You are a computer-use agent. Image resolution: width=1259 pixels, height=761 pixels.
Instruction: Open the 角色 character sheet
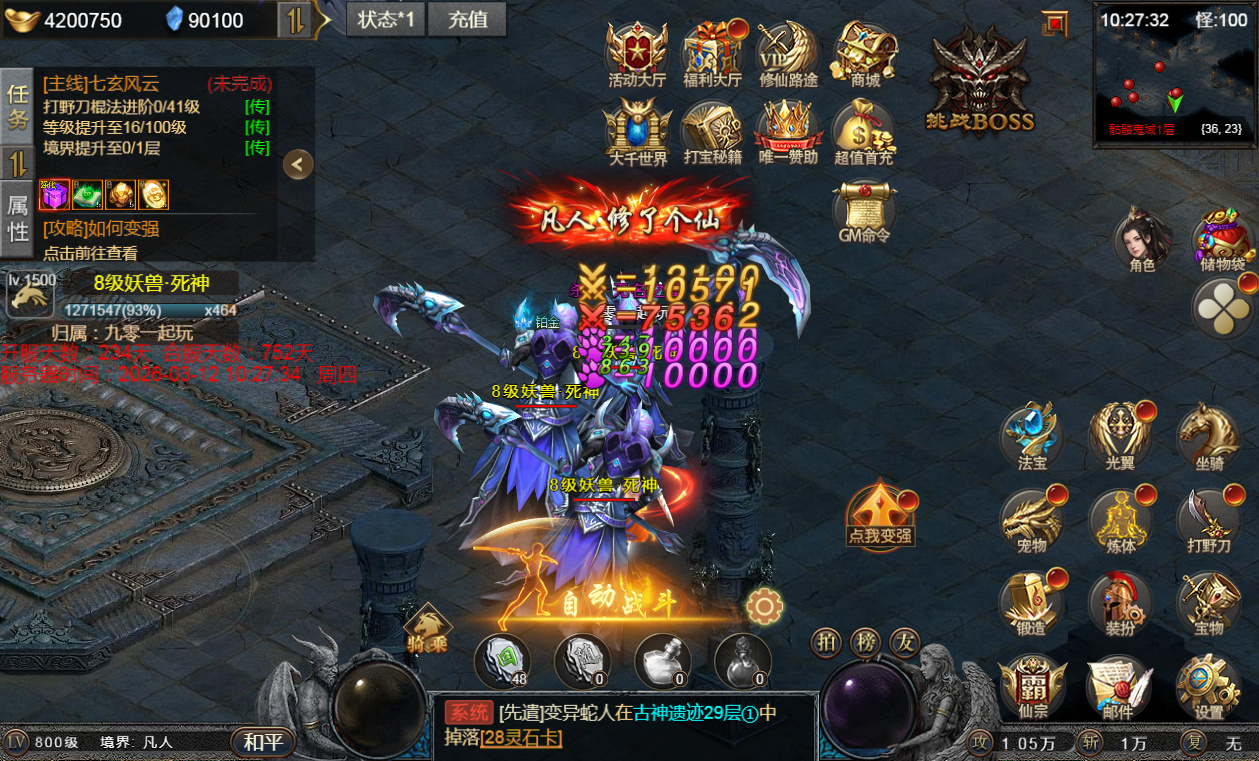coord(1142,240)
